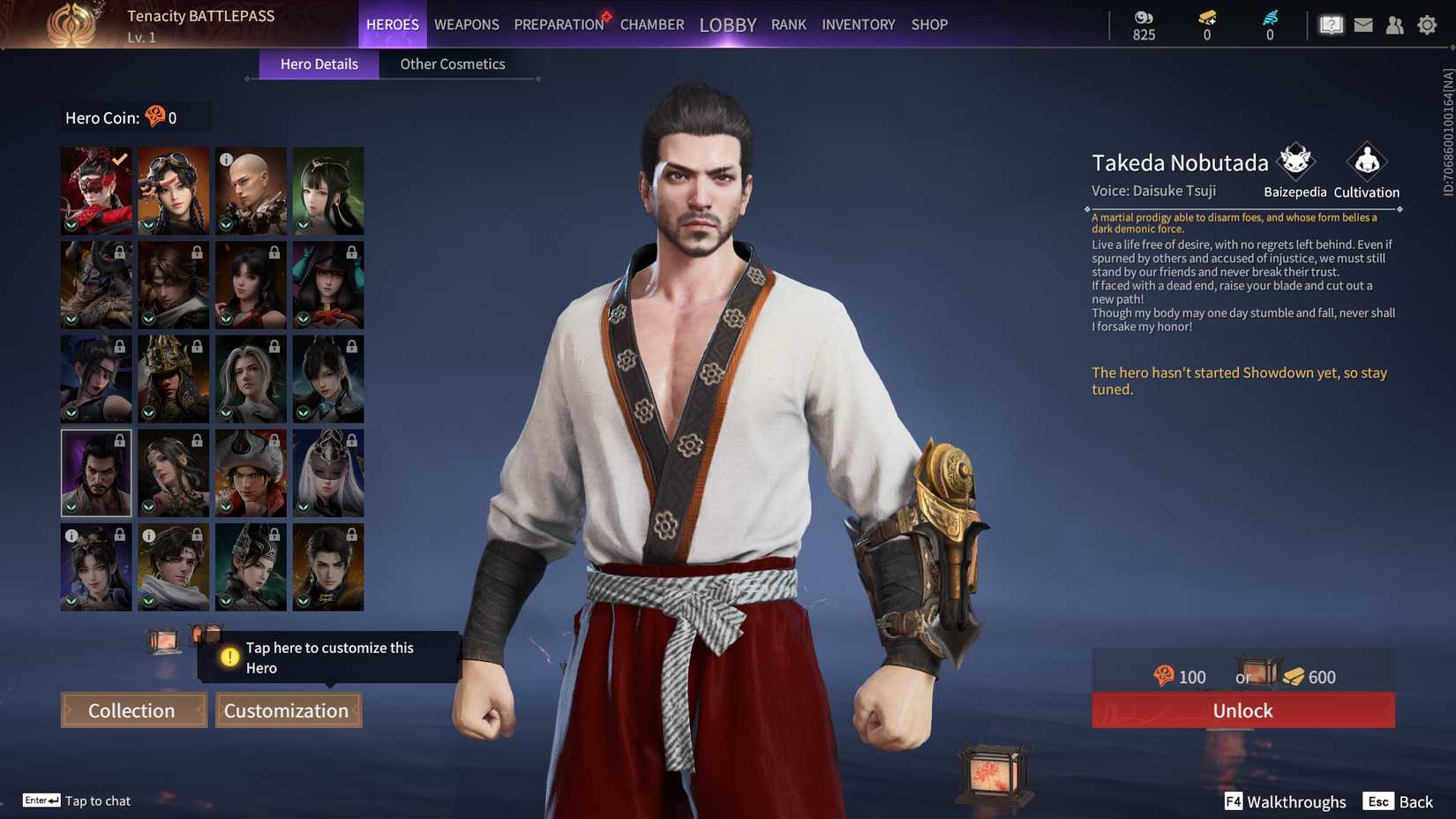1456x819 pixels.
Task: Open the Collection button
Action: (132, 710)
